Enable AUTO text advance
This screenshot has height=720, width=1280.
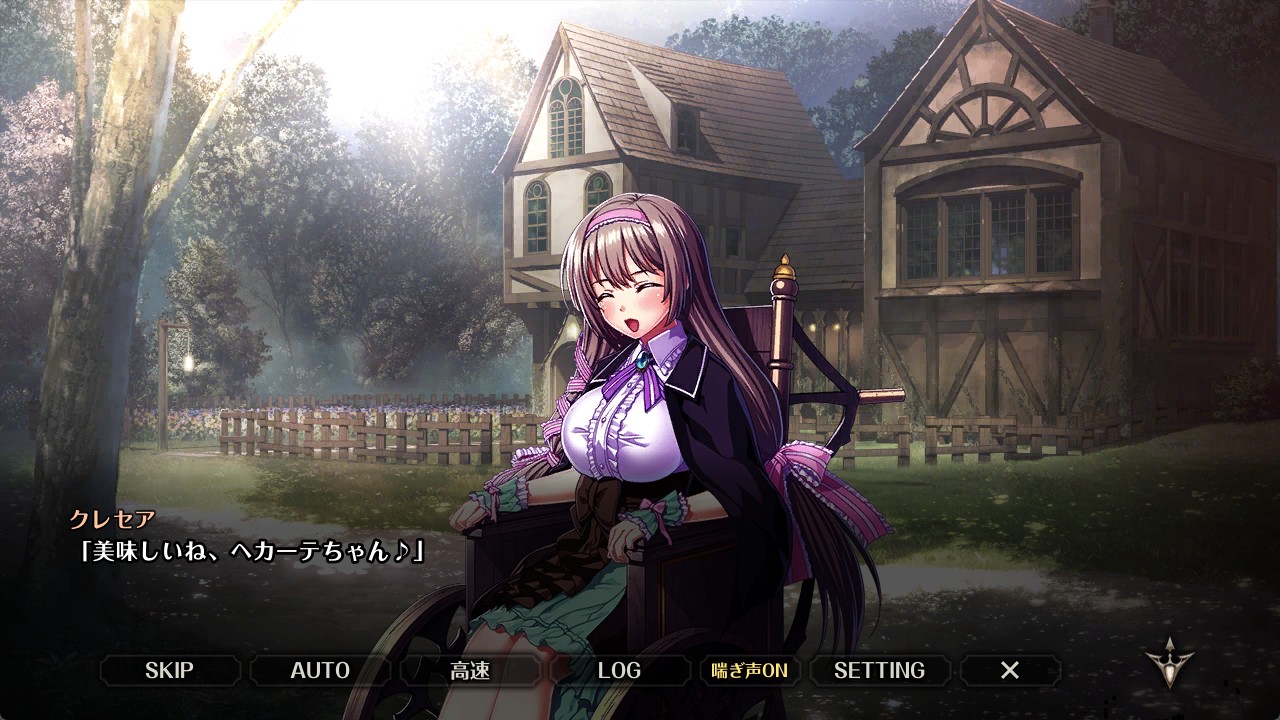coord(320,670)
